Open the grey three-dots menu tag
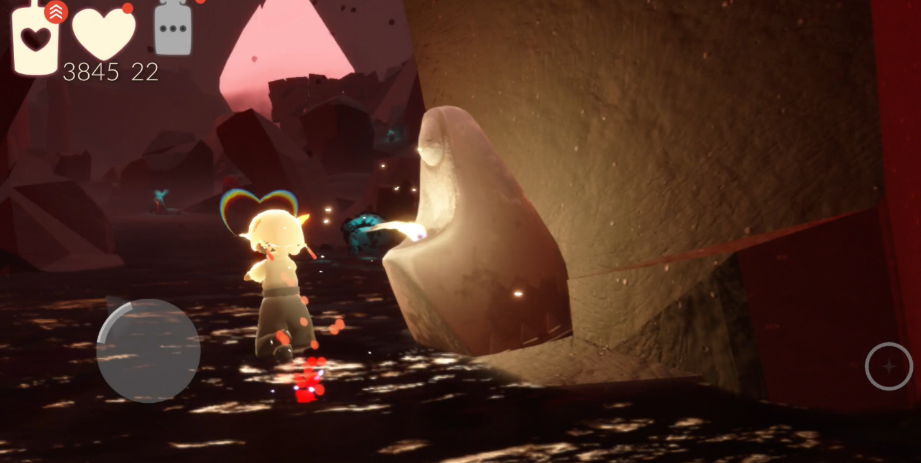This screenshot has width=921, height=463. pyautogui.click(x=173, y=29)
